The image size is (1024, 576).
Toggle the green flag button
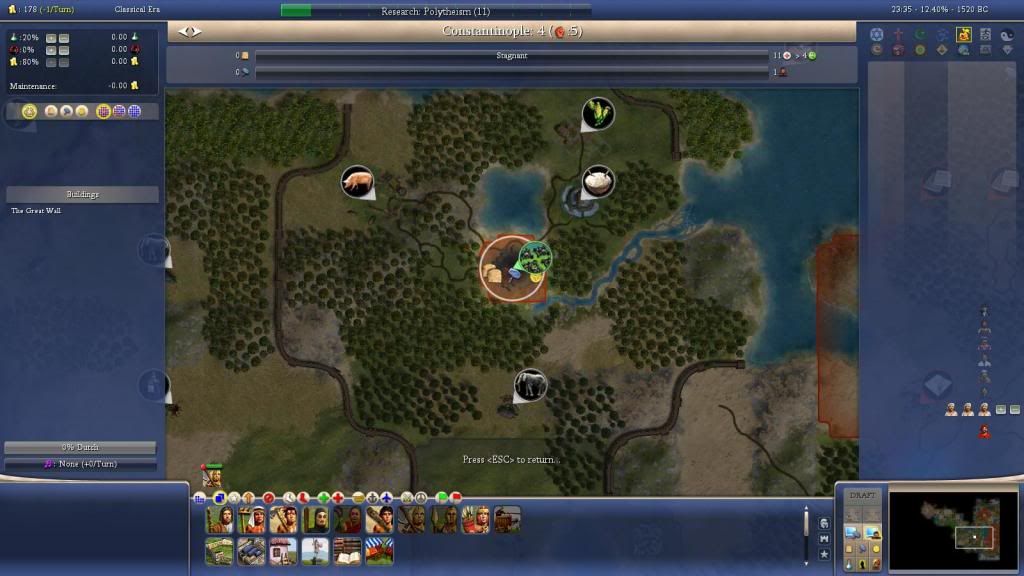[x=442, y=497]
